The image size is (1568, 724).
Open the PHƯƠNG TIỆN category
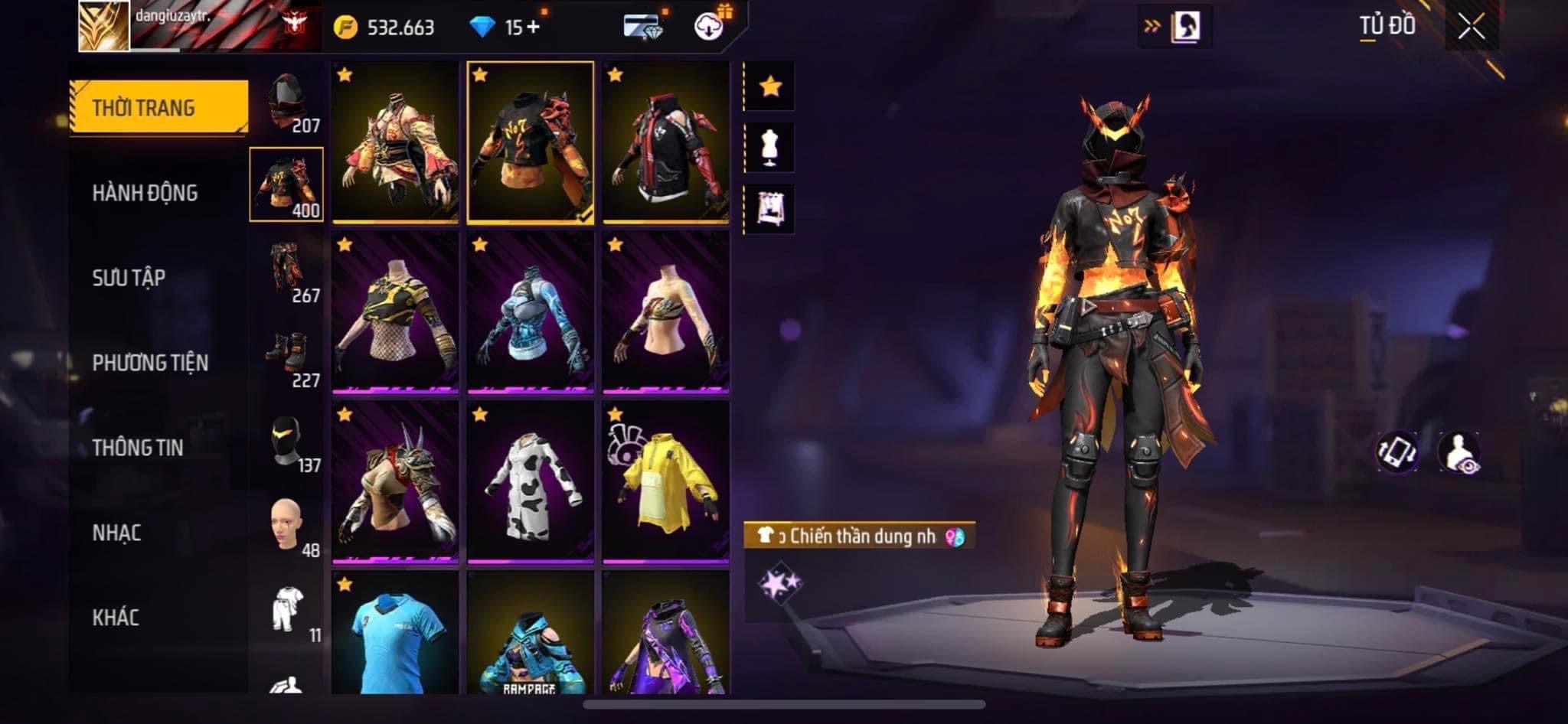150,363
